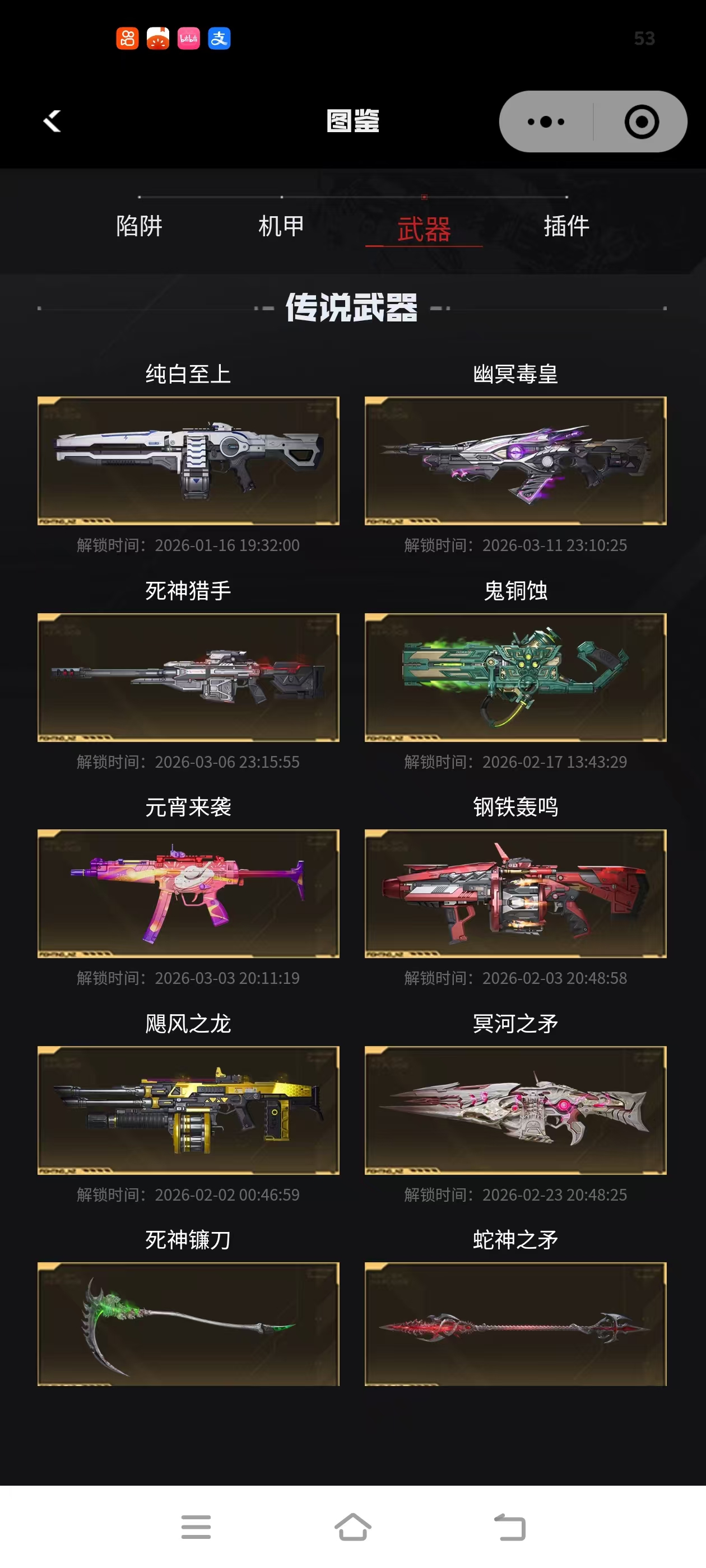Go back using the top-left arrow

(x=52, y=121)
